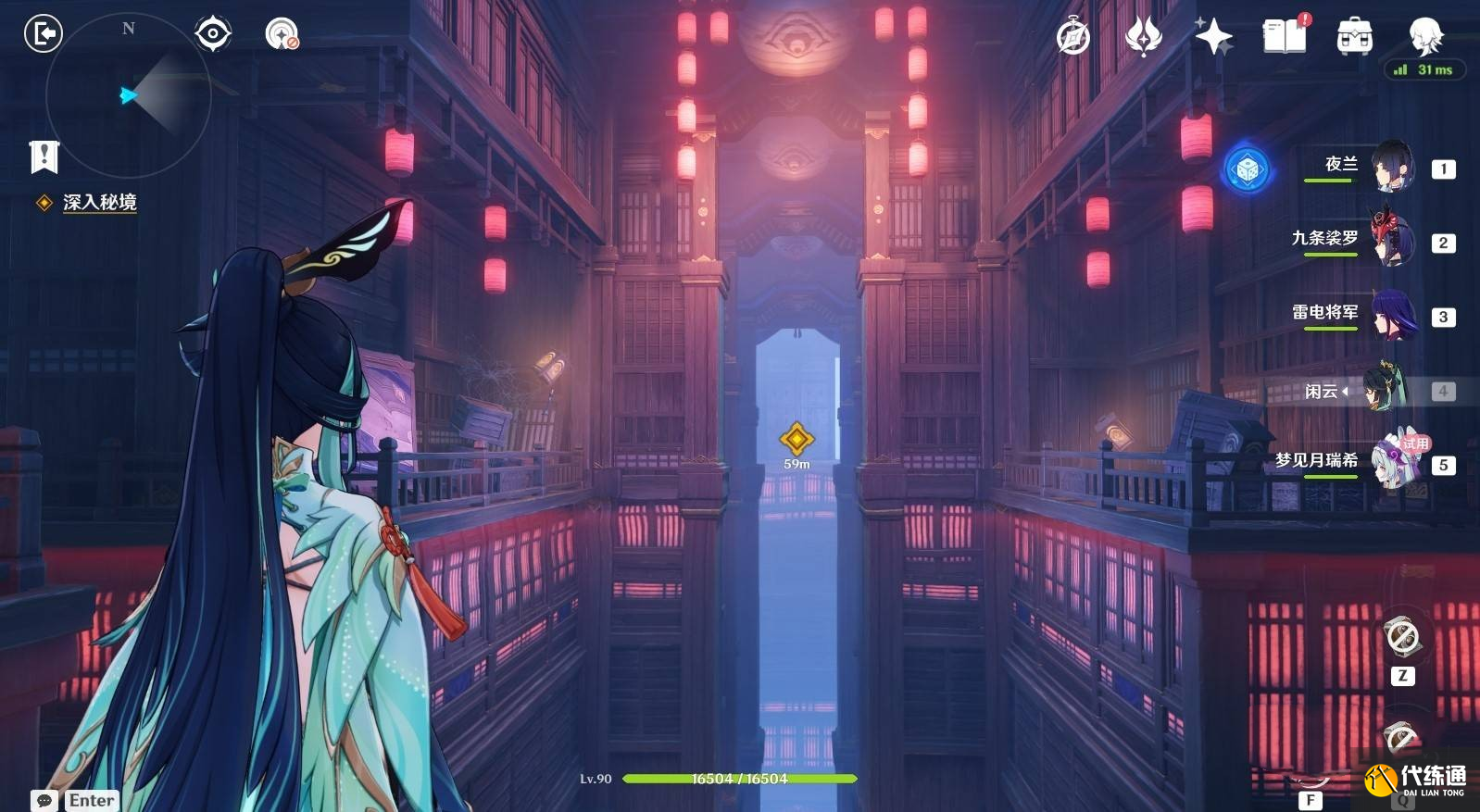The width and height of the screenshot is (1480, 812).
Task: Switch to party member 夜兰
Action: pyautogui.click(x=1391, y=167)
